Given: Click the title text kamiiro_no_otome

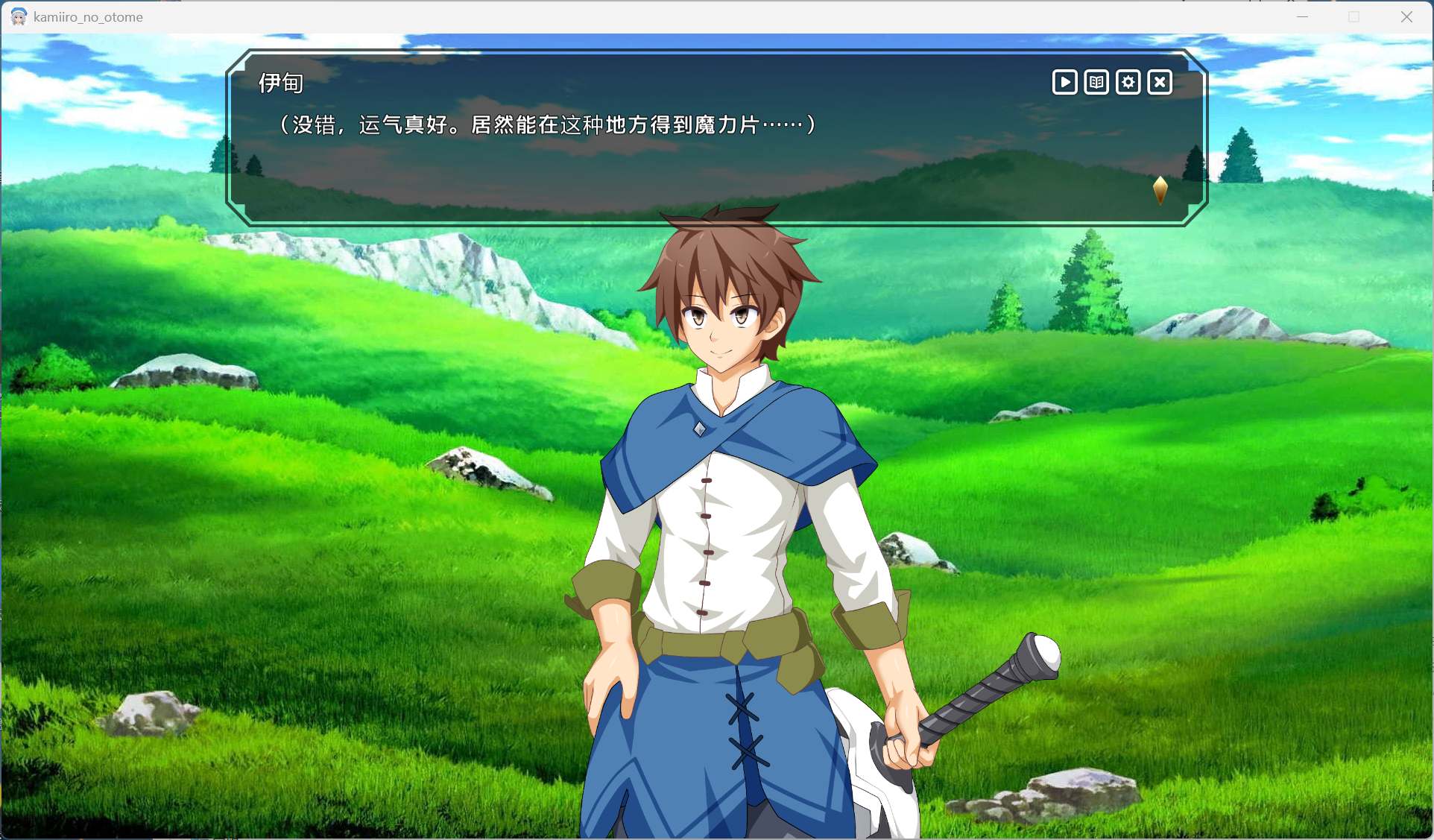Looking at the screenshot, I should (x=87, y=17).
